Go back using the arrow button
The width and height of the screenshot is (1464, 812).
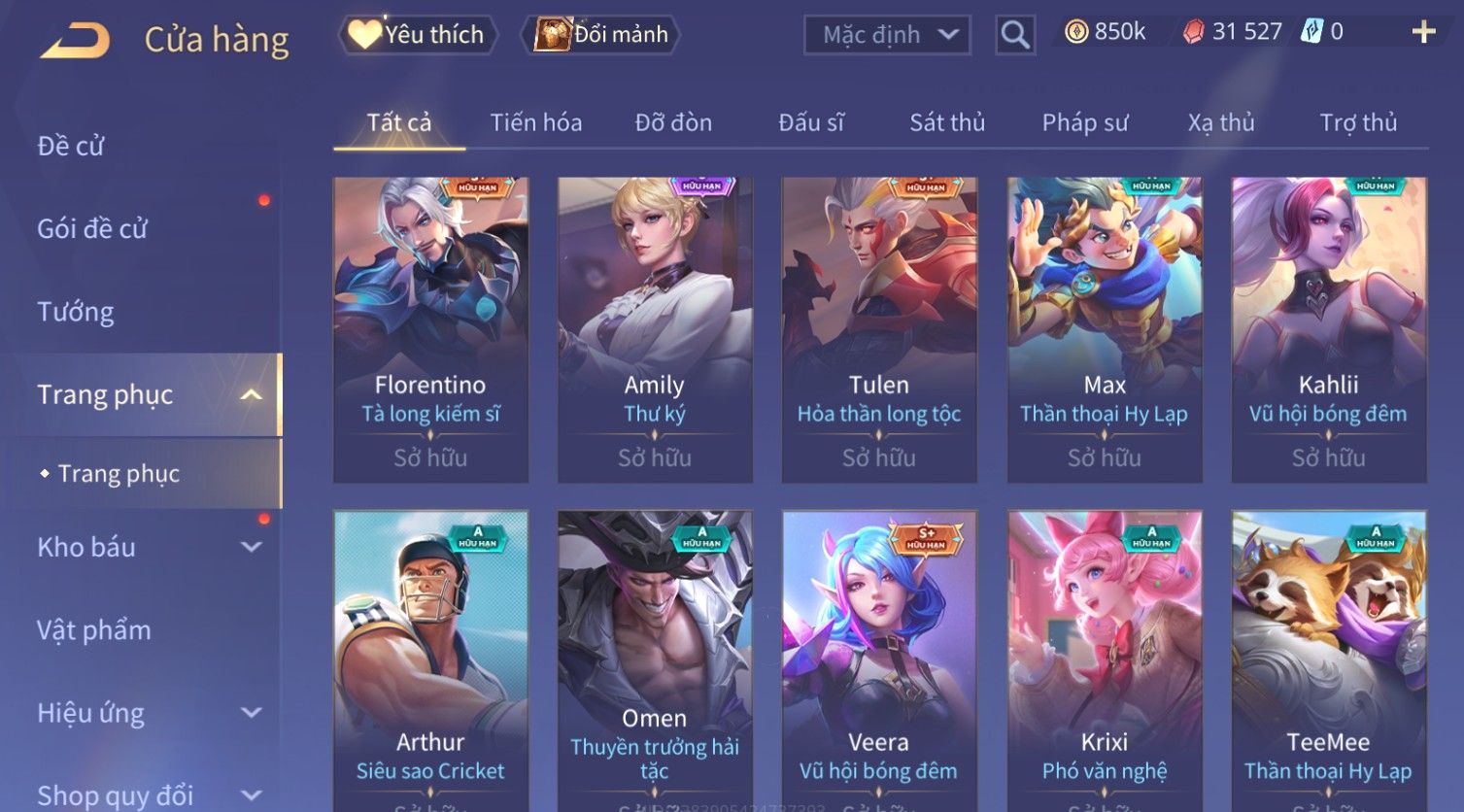point(75,41)
